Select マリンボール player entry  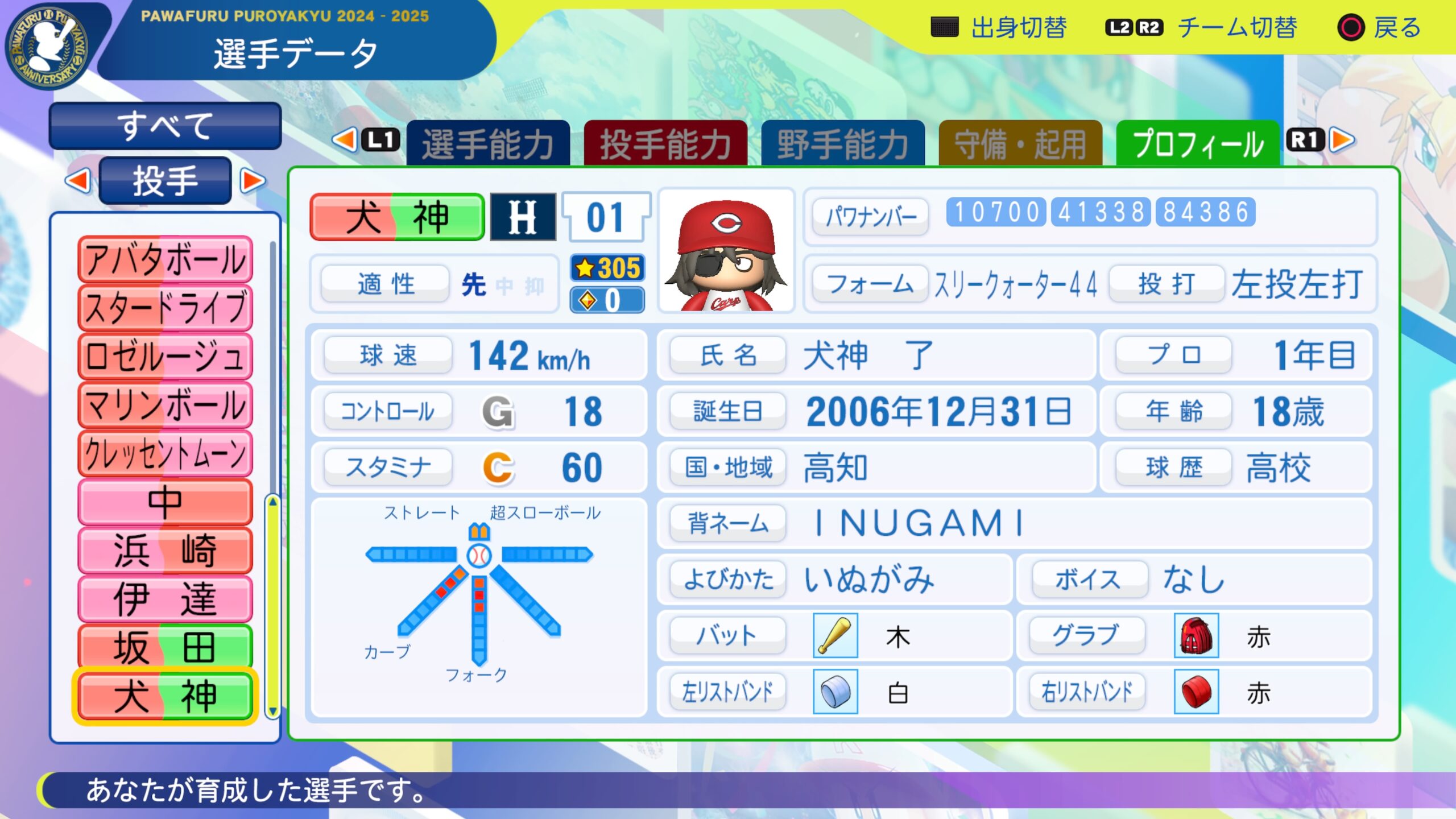pos(165,405)
